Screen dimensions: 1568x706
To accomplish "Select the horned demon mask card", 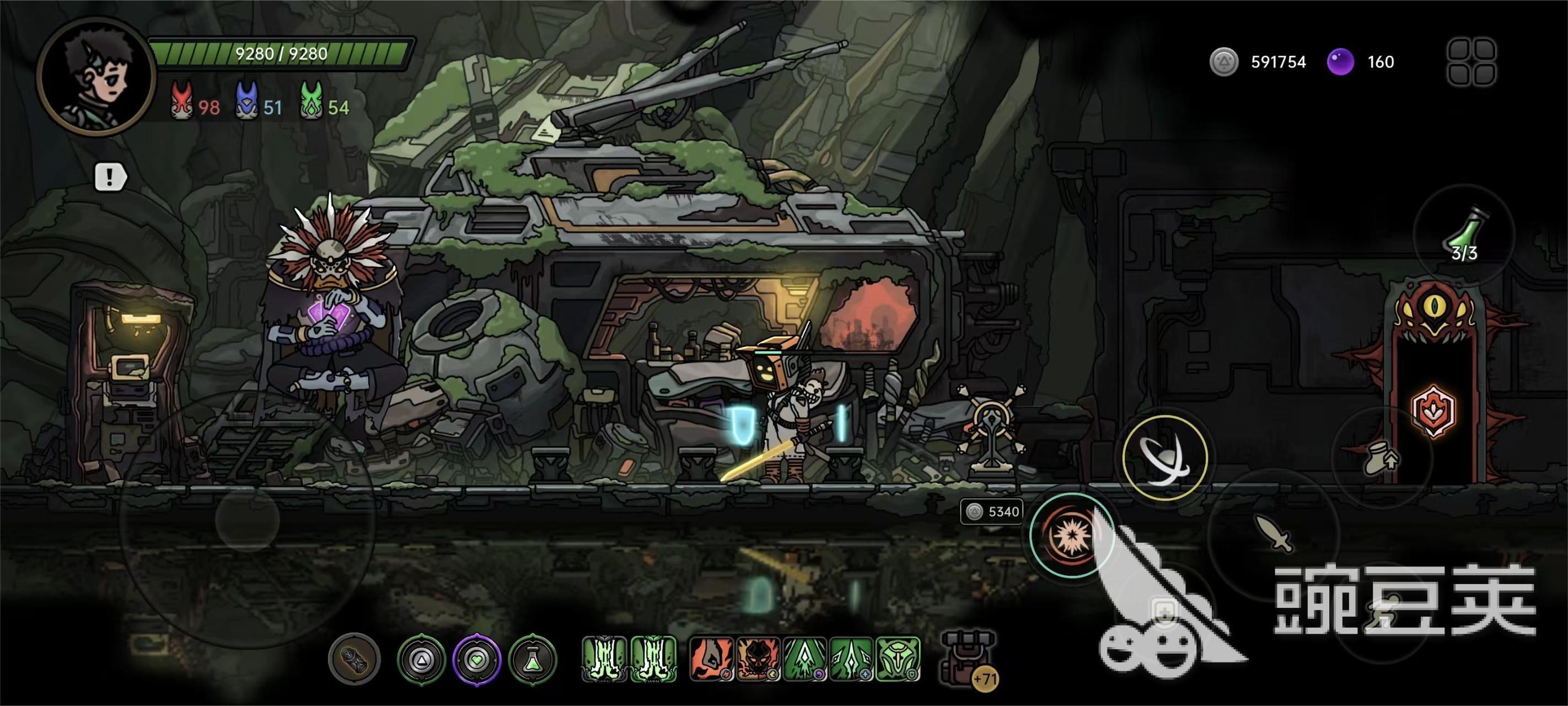I will 758,659.
